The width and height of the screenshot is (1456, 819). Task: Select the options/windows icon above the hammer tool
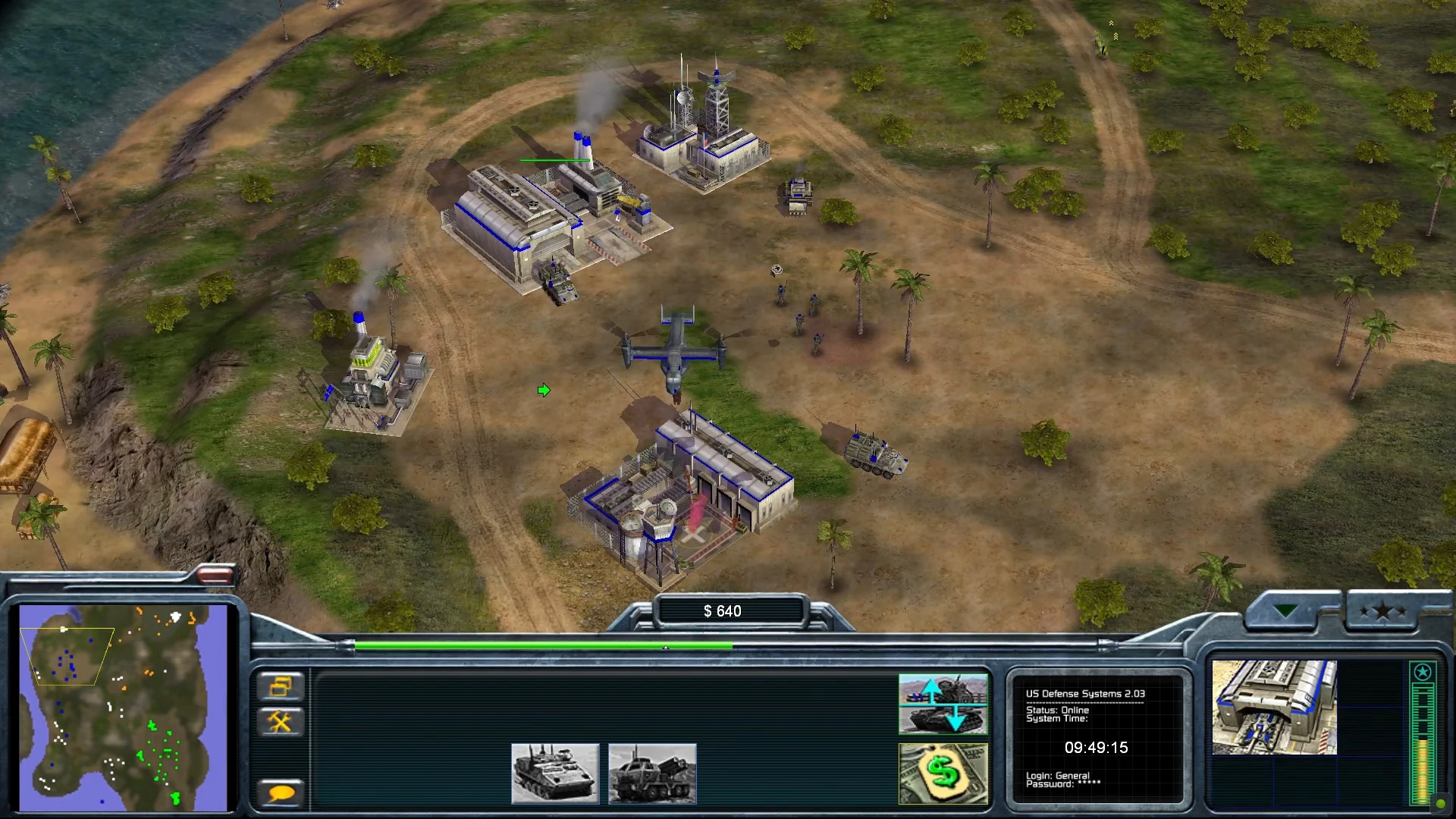click(x=281, y=686)
